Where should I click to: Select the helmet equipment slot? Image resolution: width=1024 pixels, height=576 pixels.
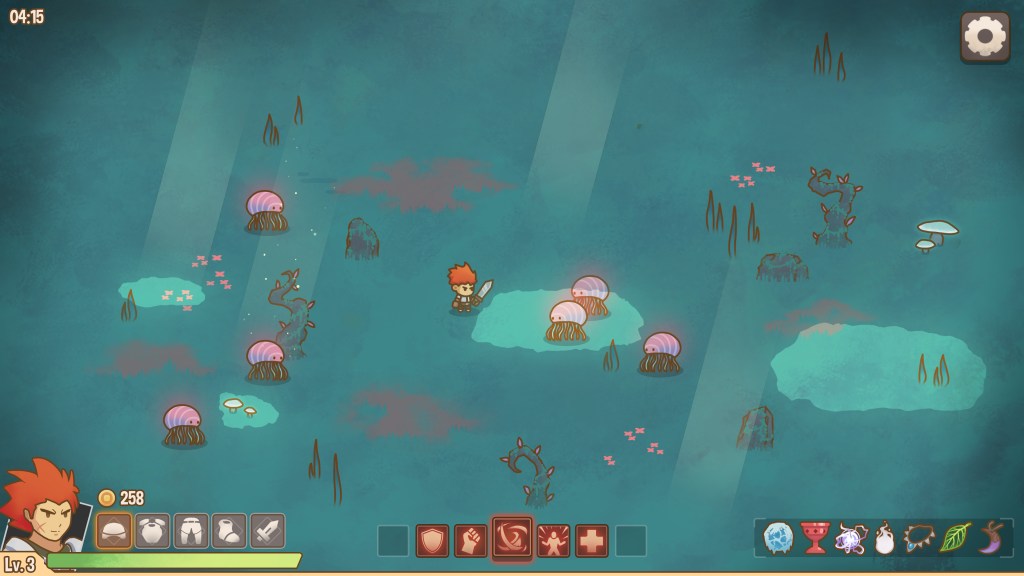click(114, 530)
